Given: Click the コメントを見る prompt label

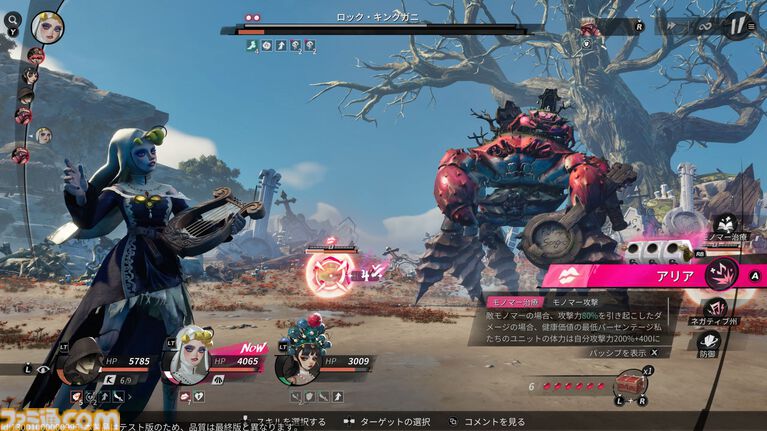Looking at the screenshot, I should click(496, 422).
